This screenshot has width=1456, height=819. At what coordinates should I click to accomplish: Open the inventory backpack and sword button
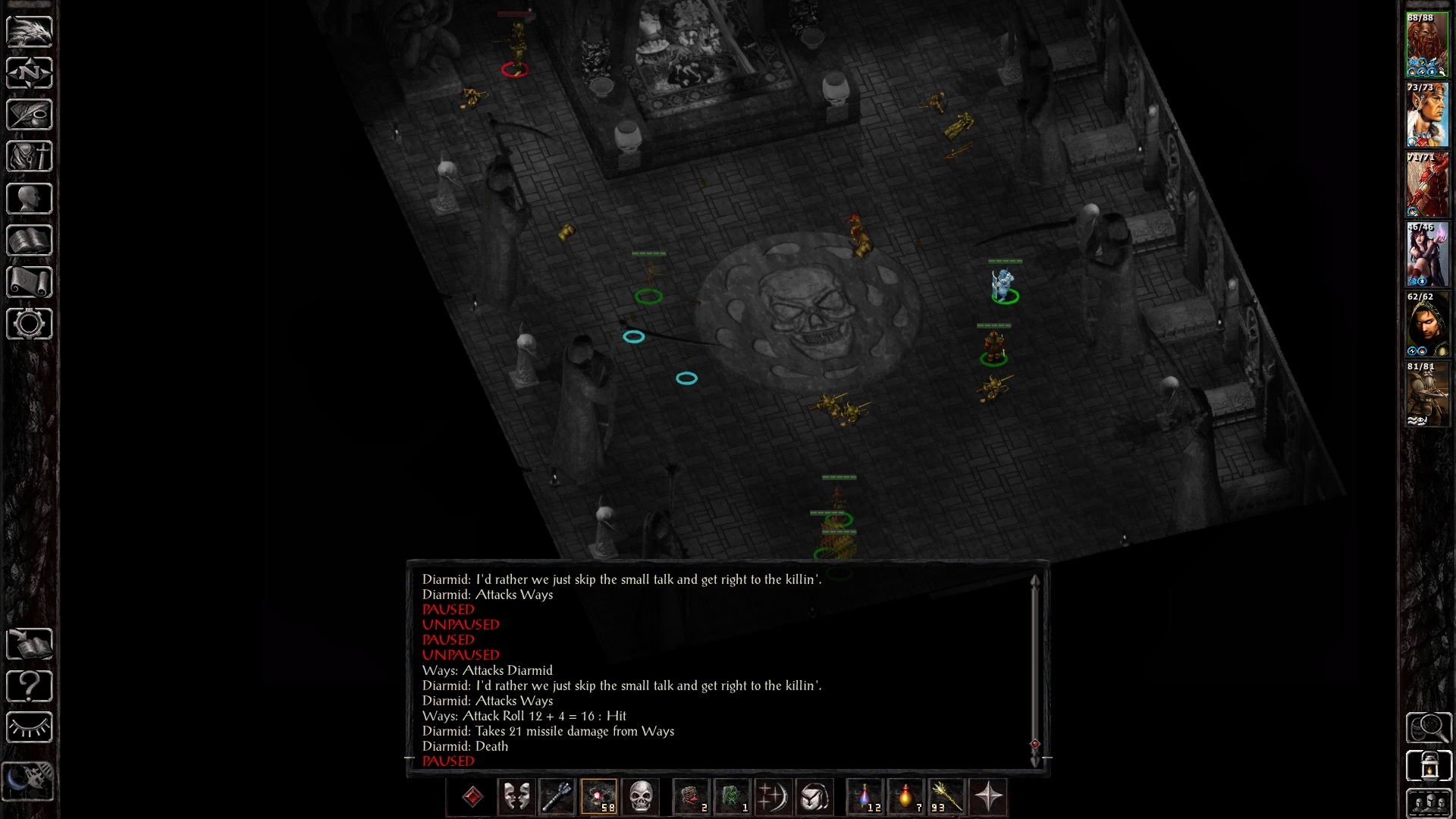(x=30, y=157)
